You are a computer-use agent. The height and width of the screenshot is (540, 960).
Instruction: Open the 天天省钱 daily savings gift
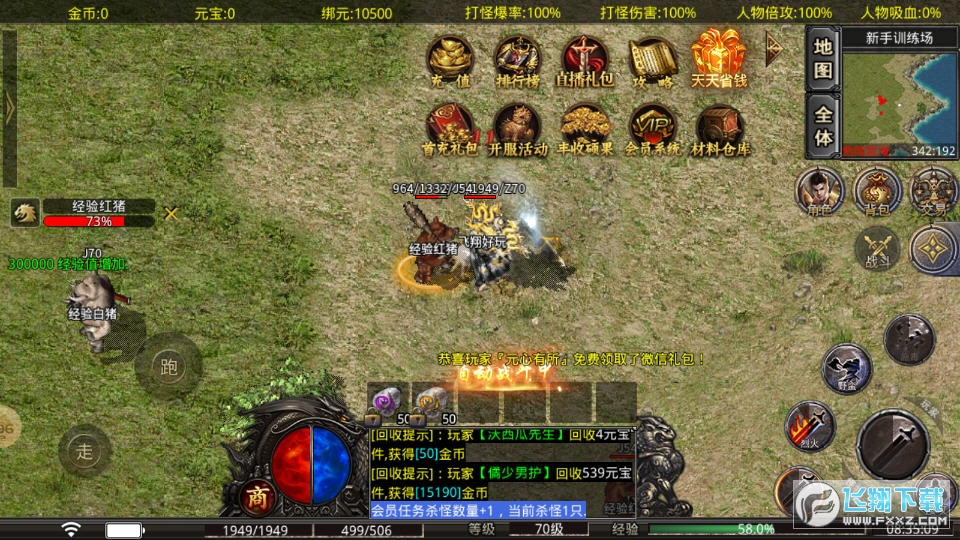point(718,58)
